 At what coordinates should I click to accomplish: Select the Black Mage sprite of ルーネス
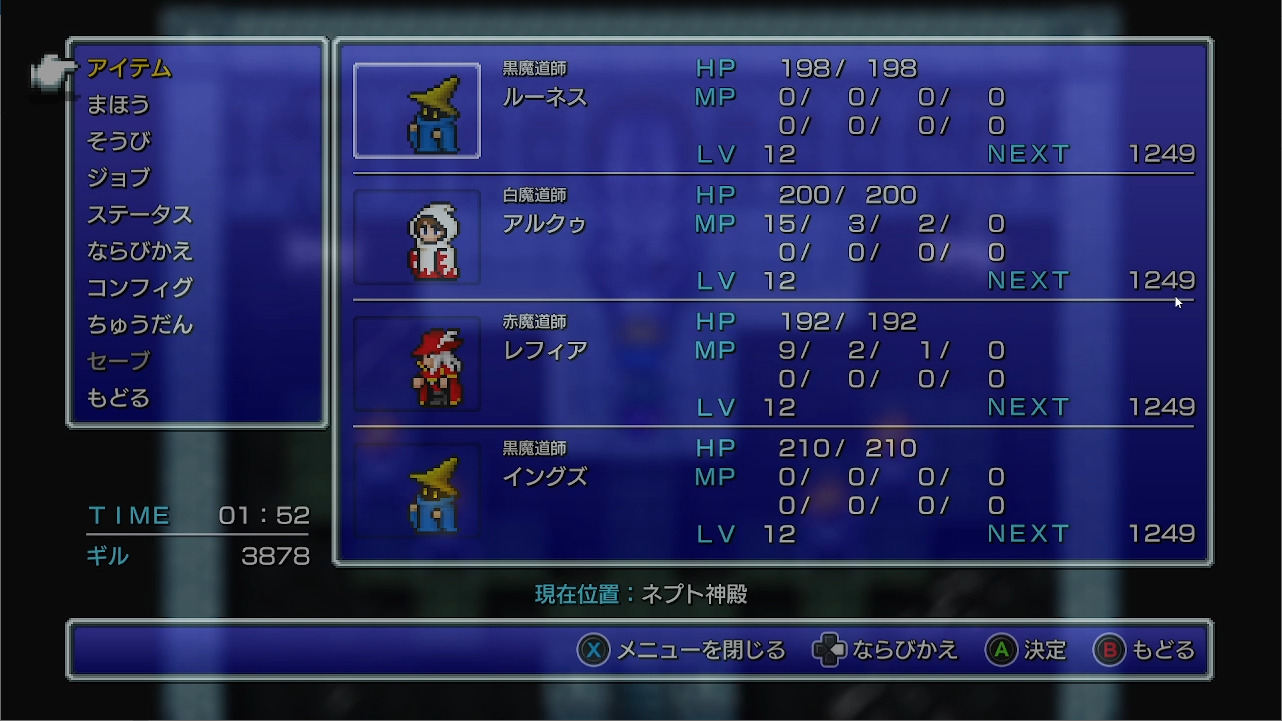(x=417, y=111)
